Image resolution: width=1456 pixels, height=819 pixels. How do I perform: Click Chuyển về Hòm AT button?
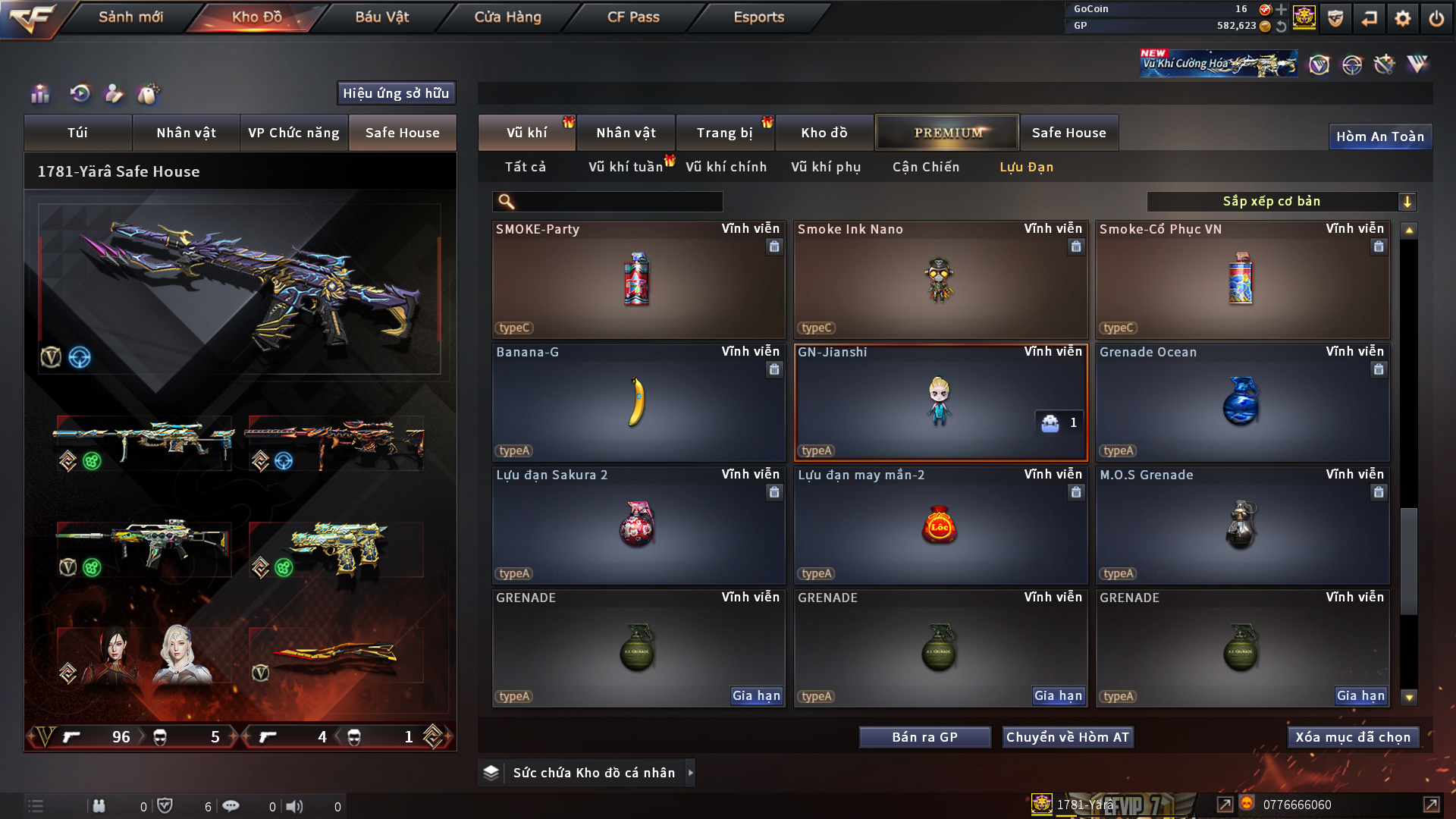pyautogui.click(x=1067, y=737)
